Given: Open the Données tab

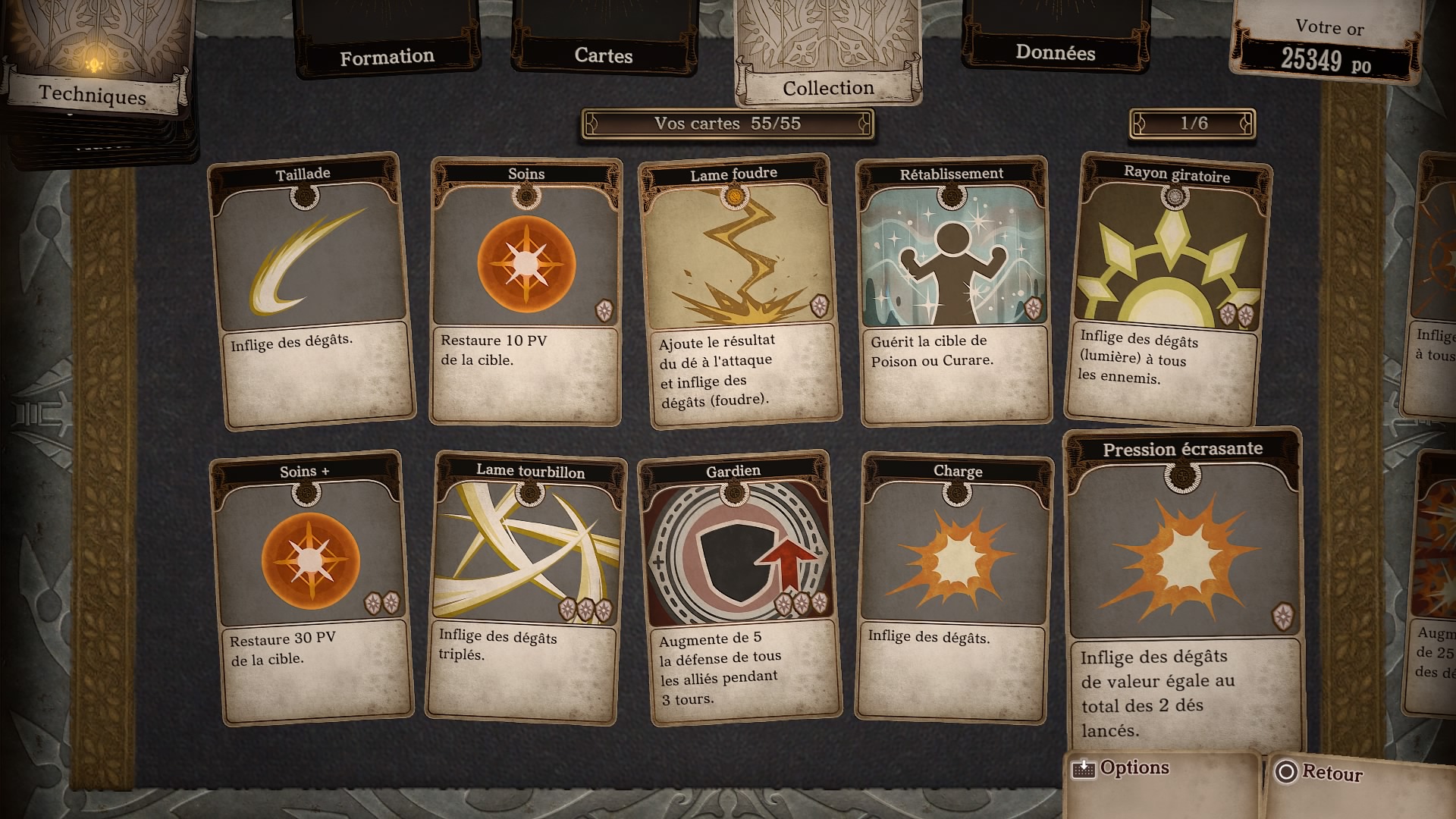Looking at the screenshot, I should tap(1055, 52).
